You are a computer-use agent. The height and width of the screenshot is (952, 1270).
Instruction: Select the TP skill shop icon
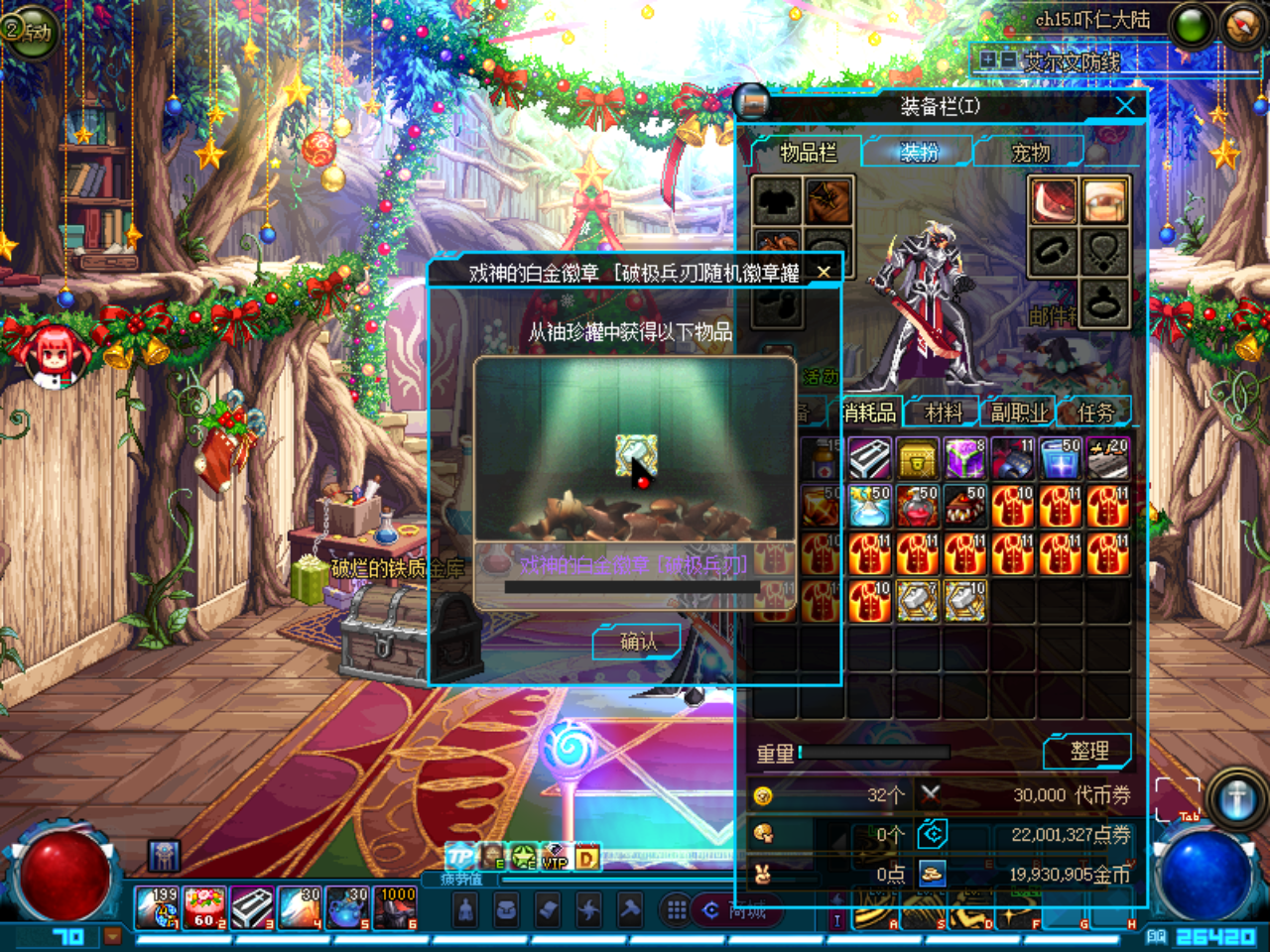[x=459, y=859]
